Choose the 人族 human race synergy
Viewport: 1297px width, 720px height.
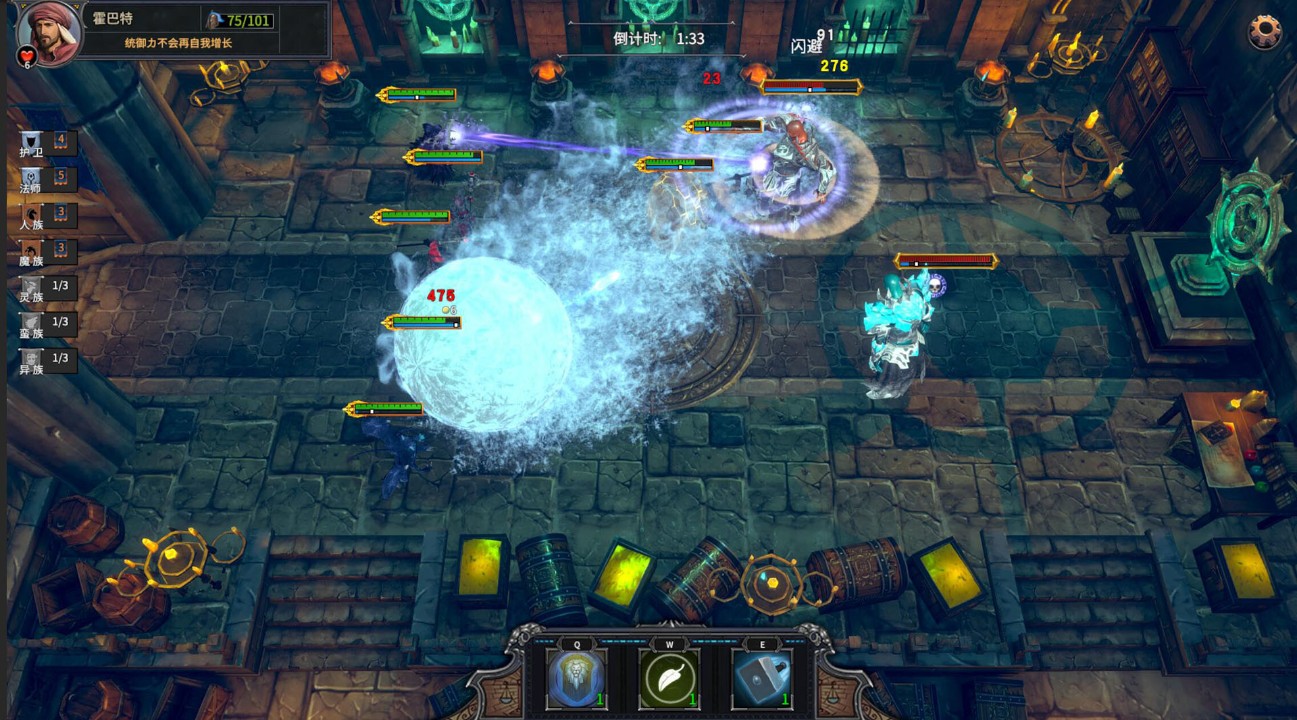[33, 217]
